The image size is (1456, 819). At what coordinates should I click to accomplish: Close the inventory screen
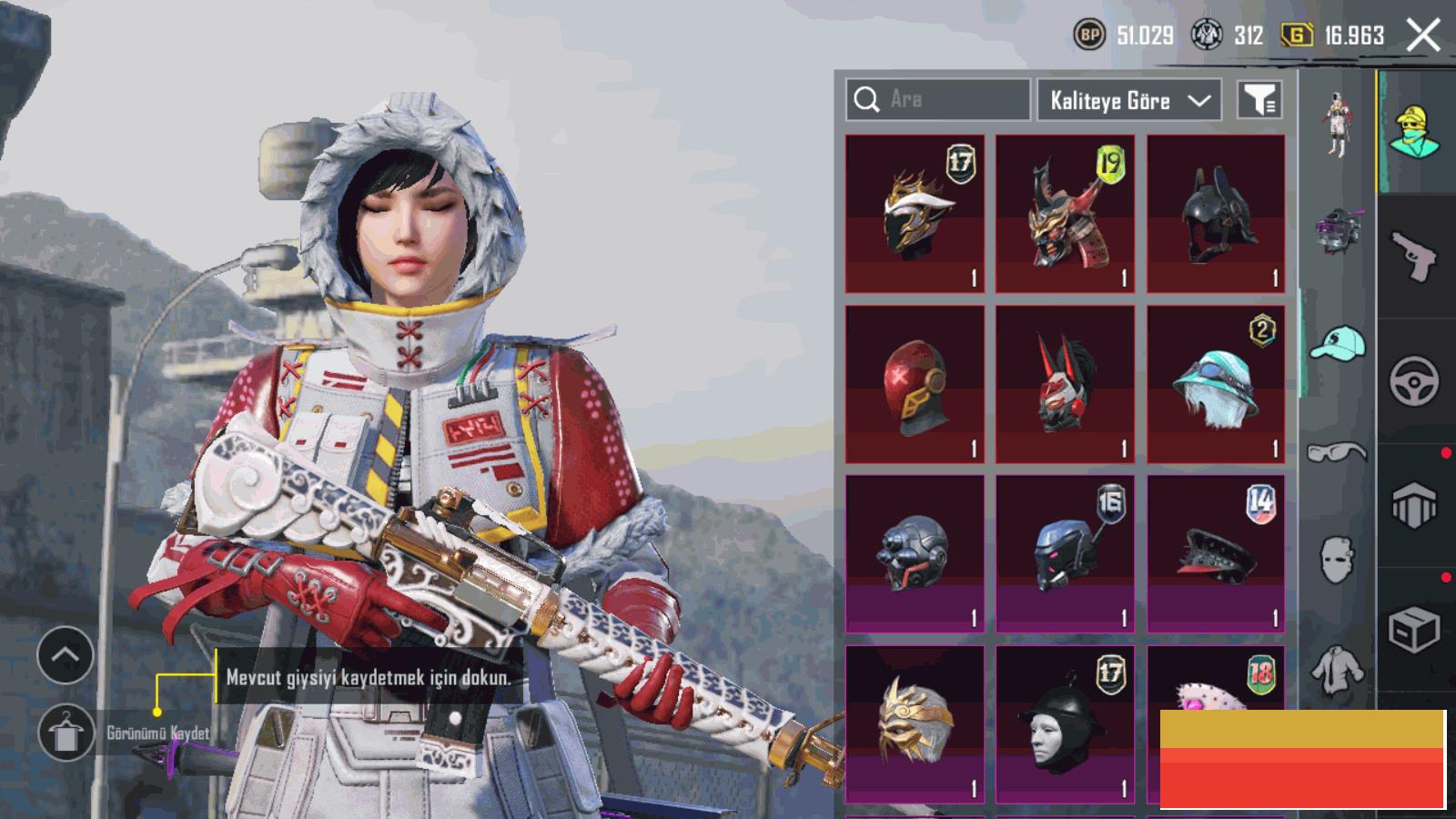click(1423, 35)
